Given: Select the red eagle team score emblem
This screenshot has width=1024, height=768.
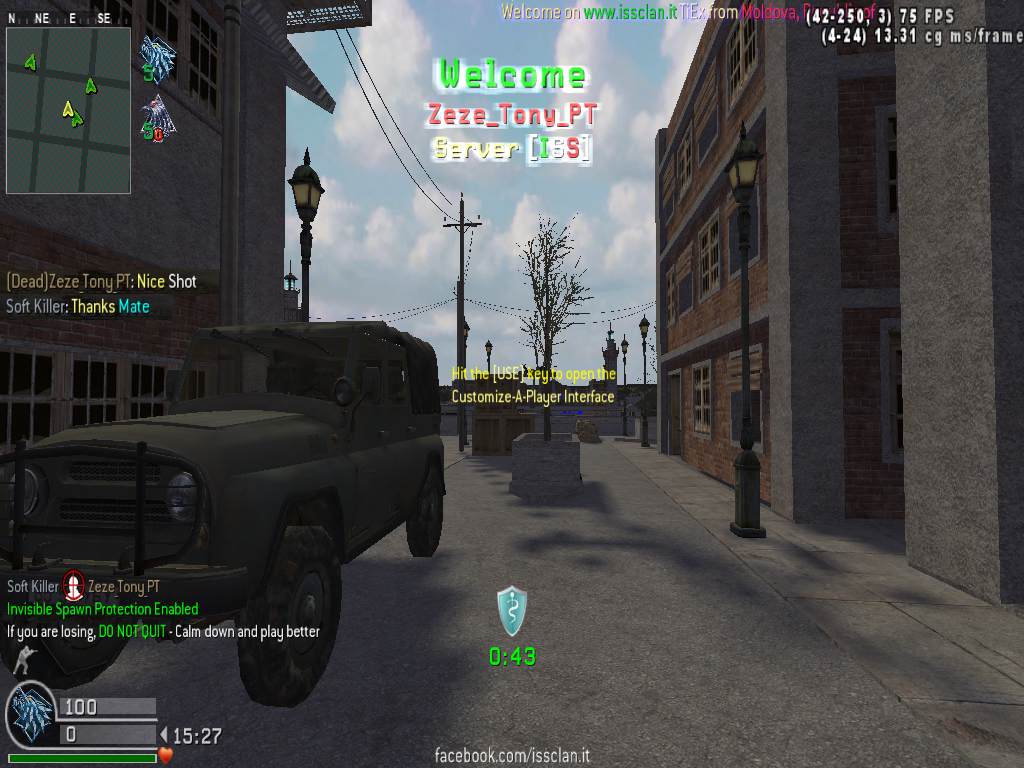Looking at the screenshot, I should [157, 117].
